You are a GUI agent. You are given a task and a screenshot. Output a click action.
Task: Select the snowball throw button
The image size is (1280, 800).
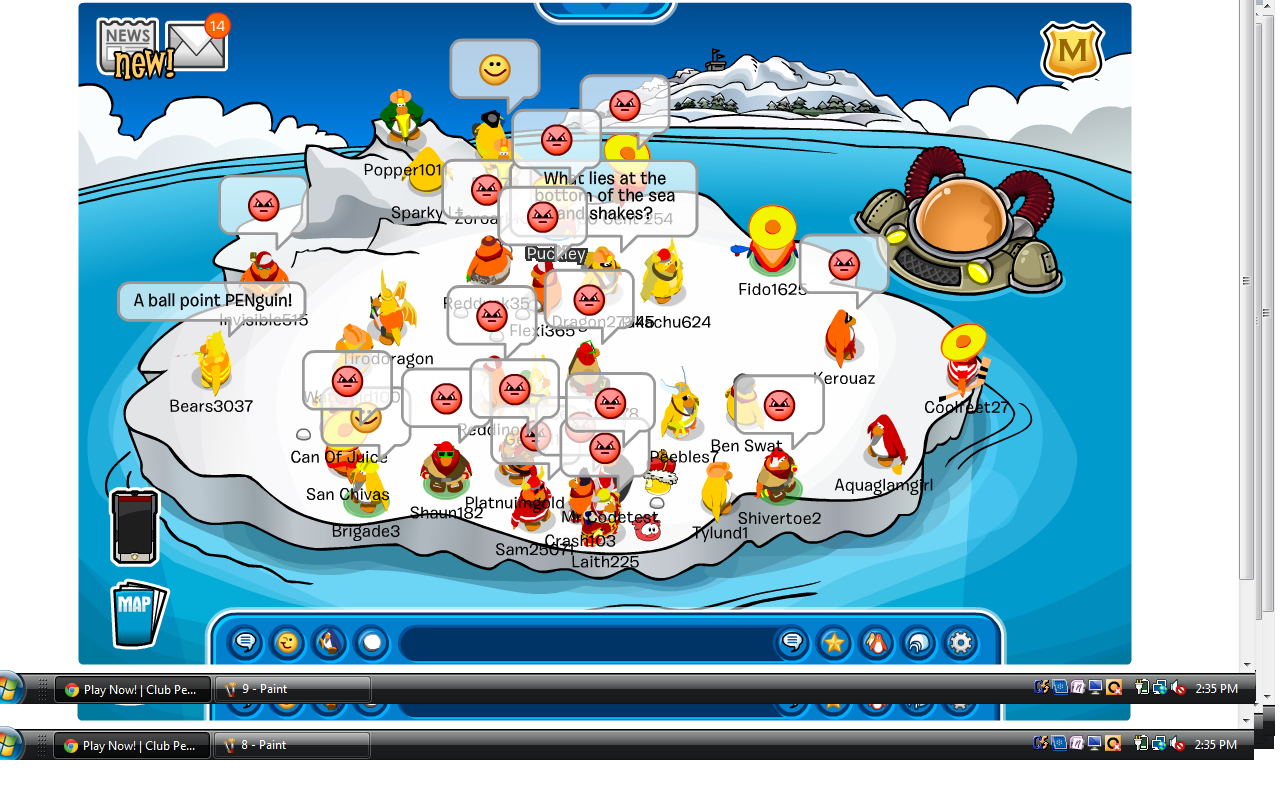[x=371, y=642]
